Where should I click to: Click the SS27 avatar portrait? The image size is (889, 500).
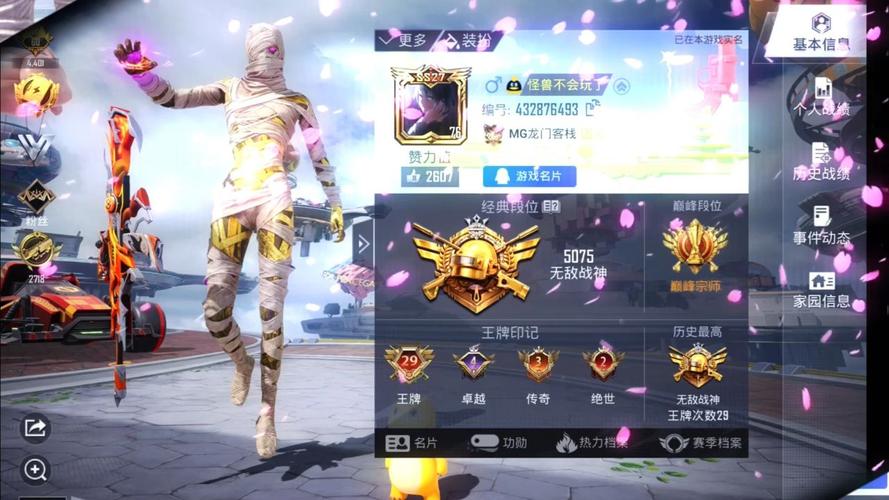pos(429,106)
